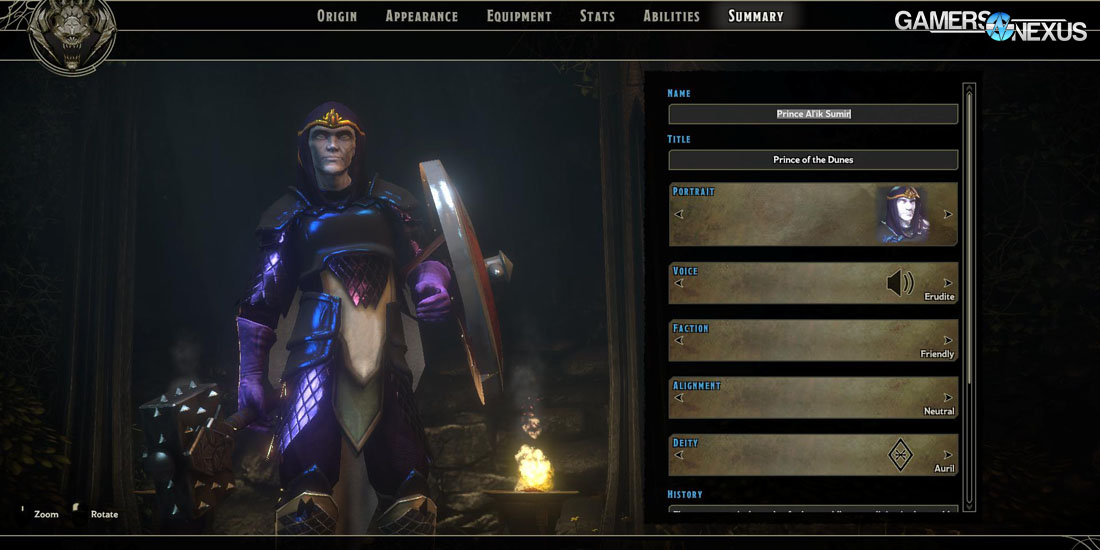This screenshot has height=550, width=1100.
Task: Edit the character Name field
Action: [813, 114]
